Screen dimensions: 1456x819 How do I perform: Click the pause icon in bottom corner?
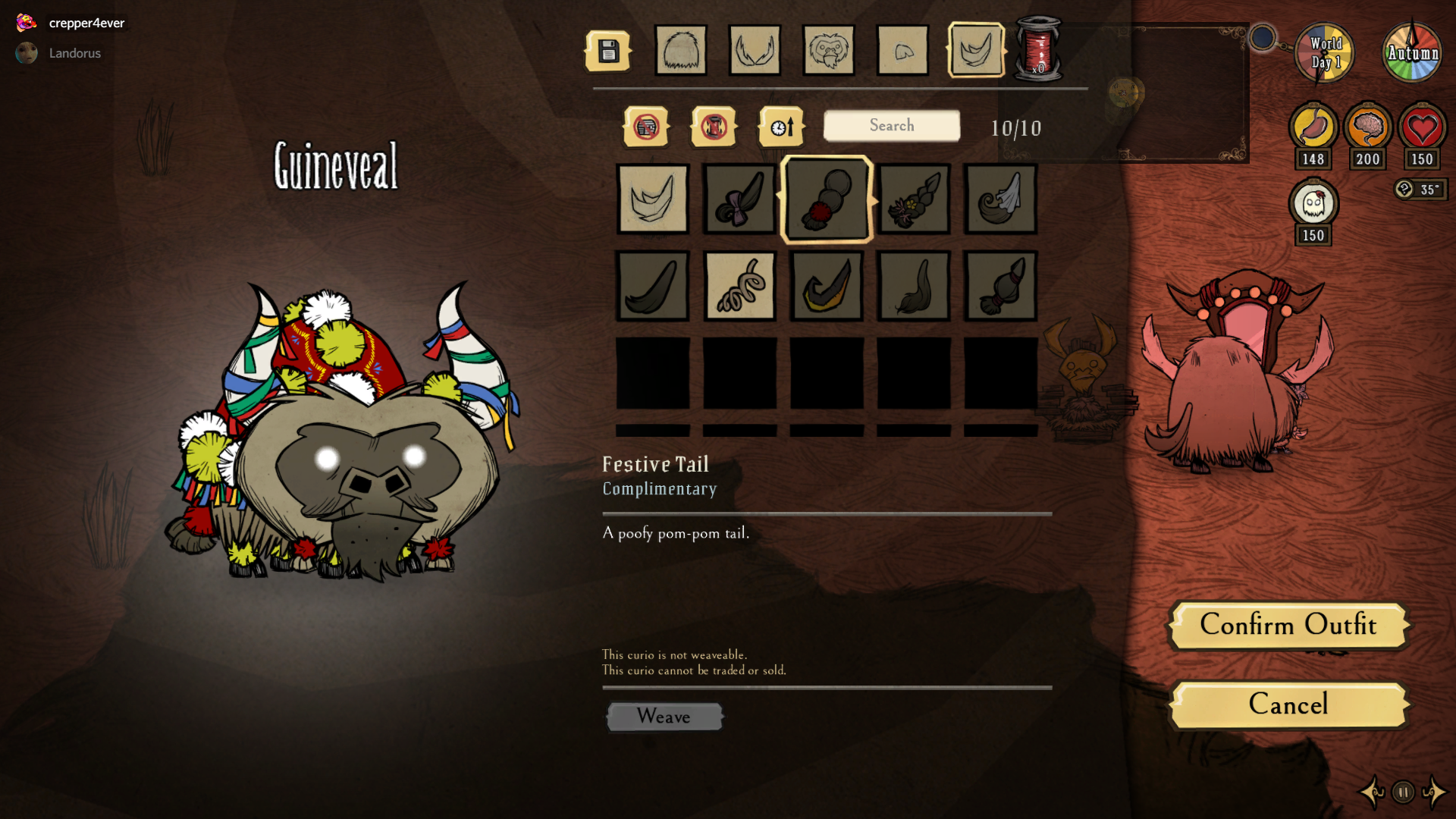pos(1403,792)
